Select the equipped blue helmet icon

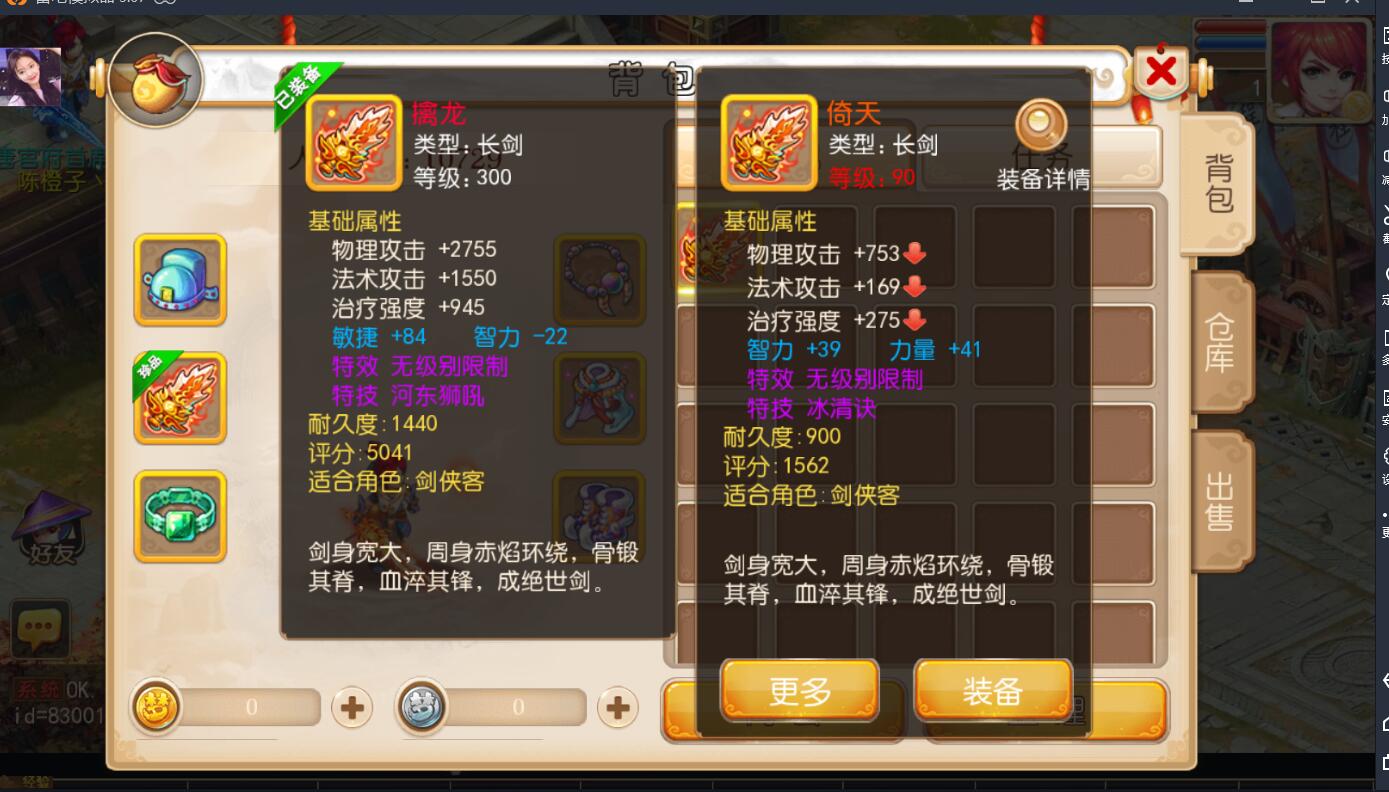pyautogui.click(x=180, y=280)
